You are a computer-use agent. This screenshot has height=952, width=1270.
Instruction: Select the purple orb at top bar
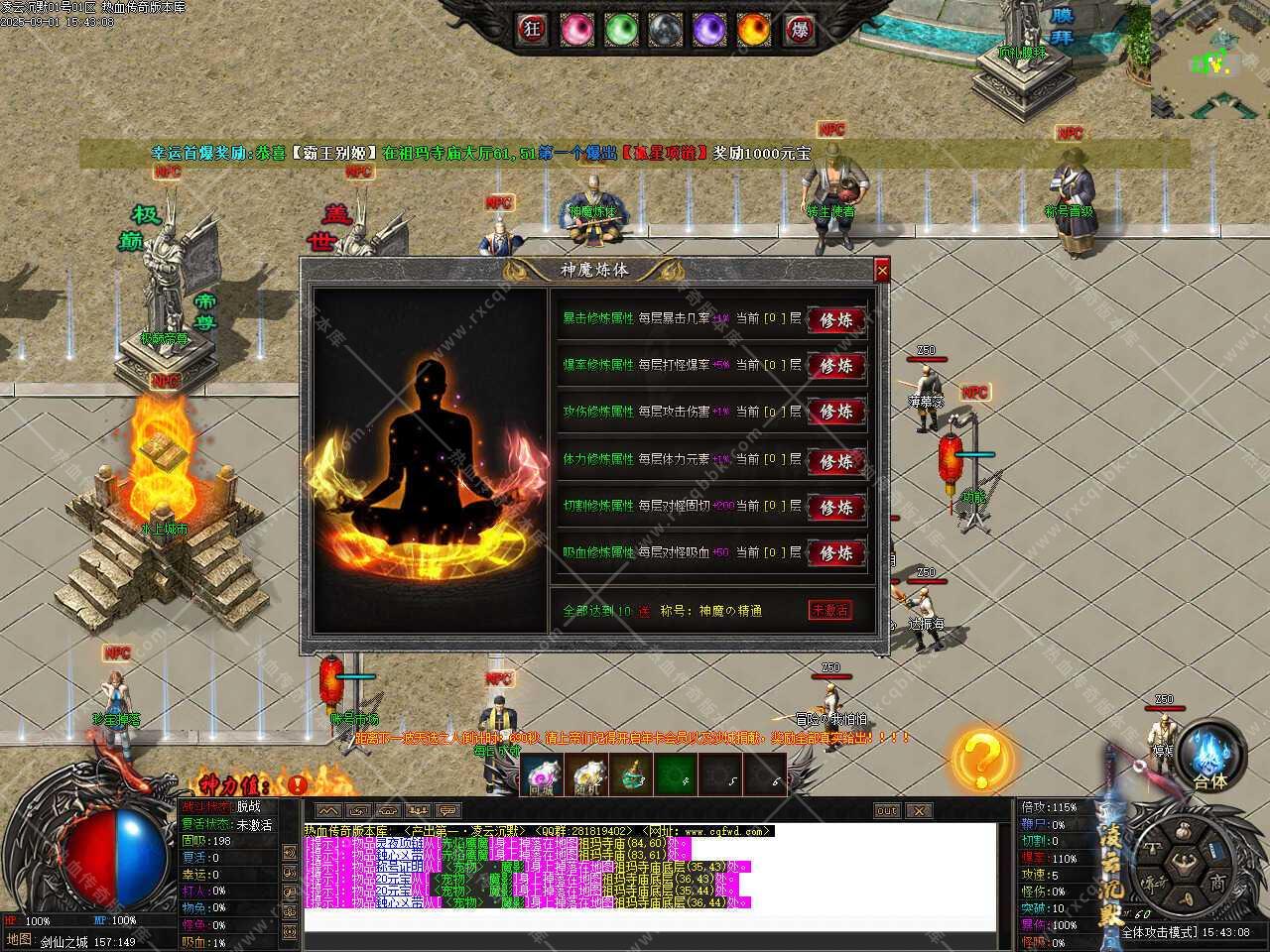coord(709,30)
